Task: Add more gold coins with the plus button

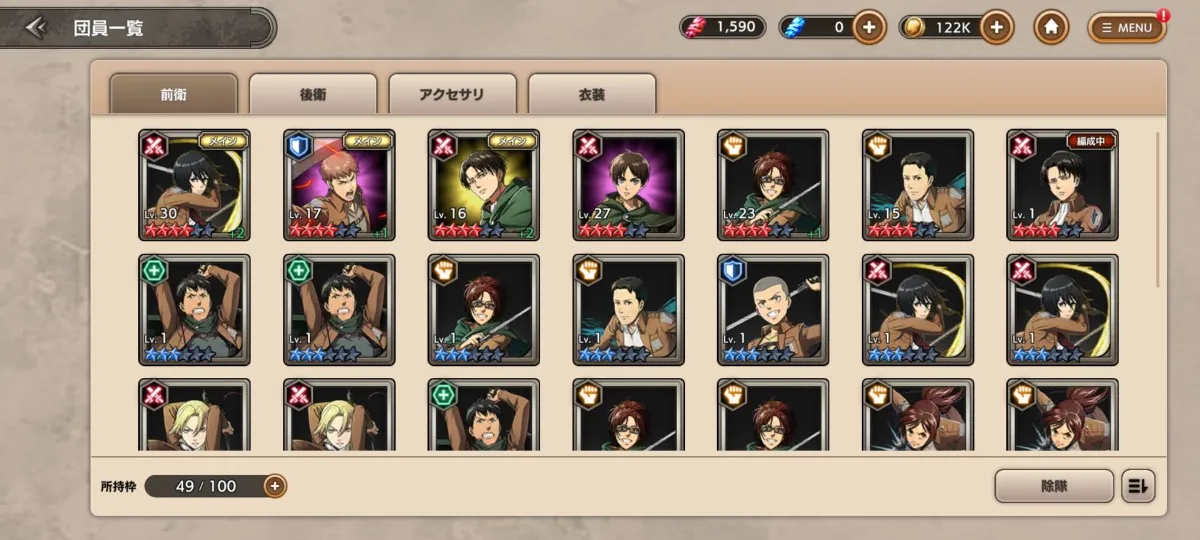Action: [996, 28]
